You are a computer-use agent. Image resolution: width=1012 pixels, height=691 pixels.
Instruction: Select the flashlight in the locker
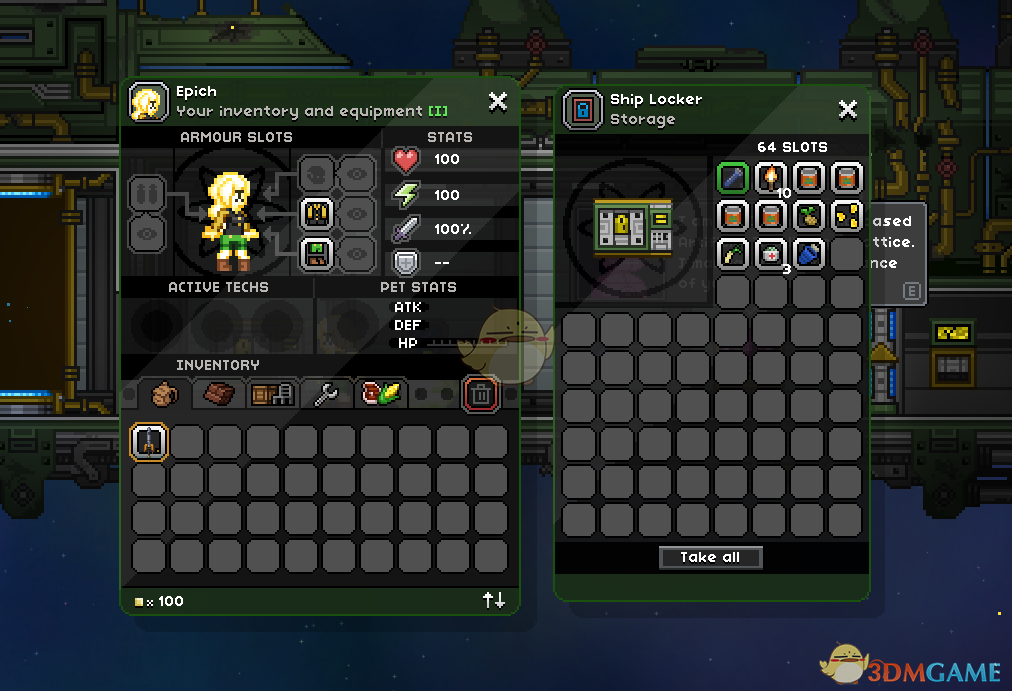(x=733, y=178)
